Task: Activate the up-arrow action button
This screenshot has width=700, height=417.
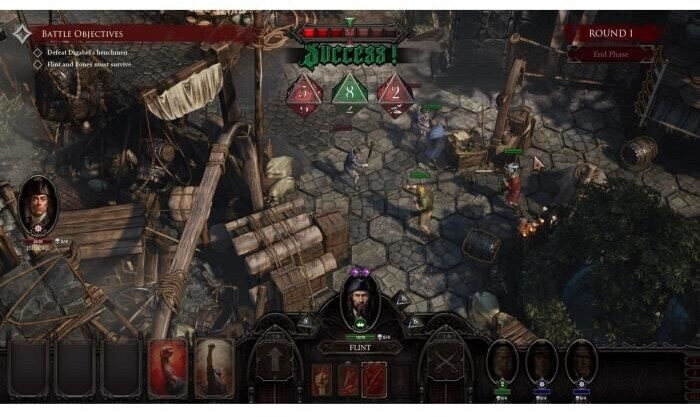Action: point(272,360)
